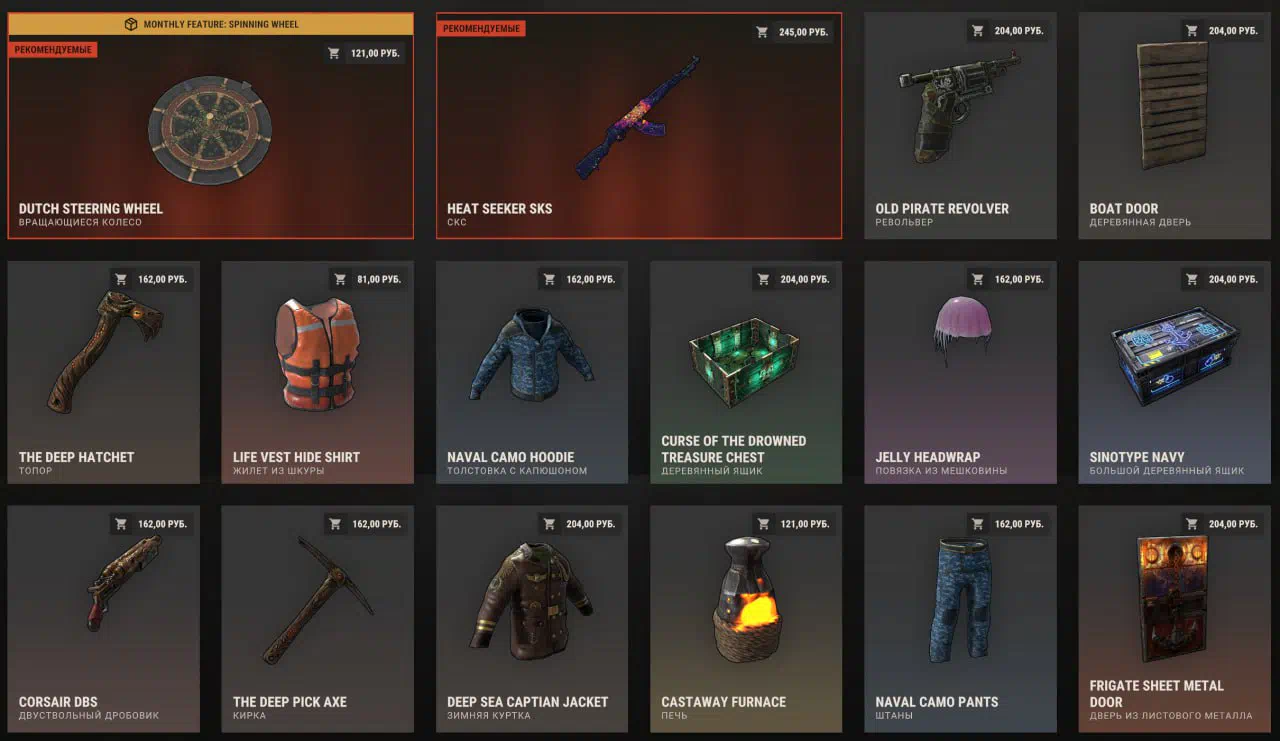Choose the Frigate Sheet Metal Door
The width and height of the screenshot is (1280, 741).
tap(1174, 615)
